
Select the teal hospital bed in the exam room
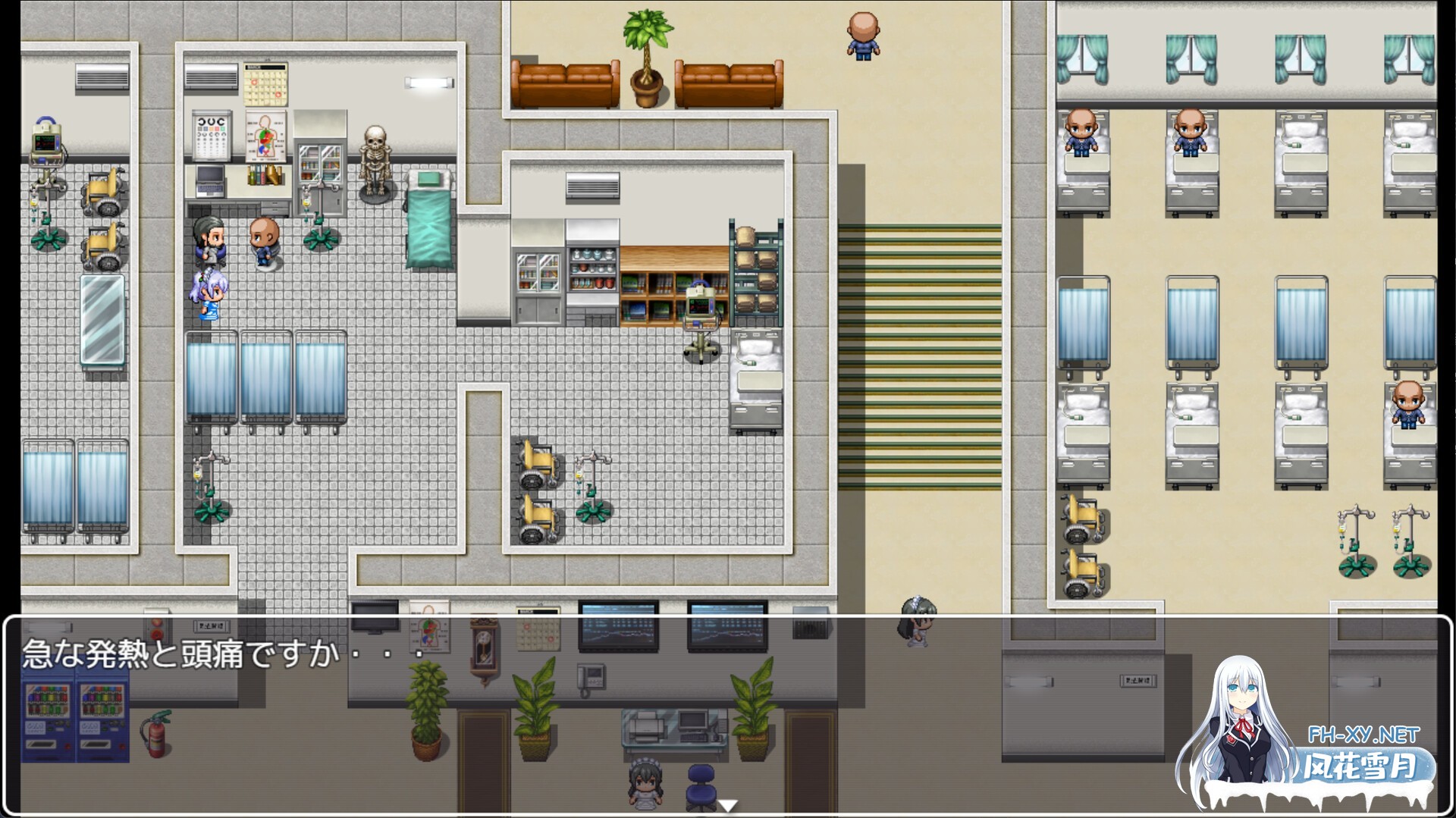428,220
